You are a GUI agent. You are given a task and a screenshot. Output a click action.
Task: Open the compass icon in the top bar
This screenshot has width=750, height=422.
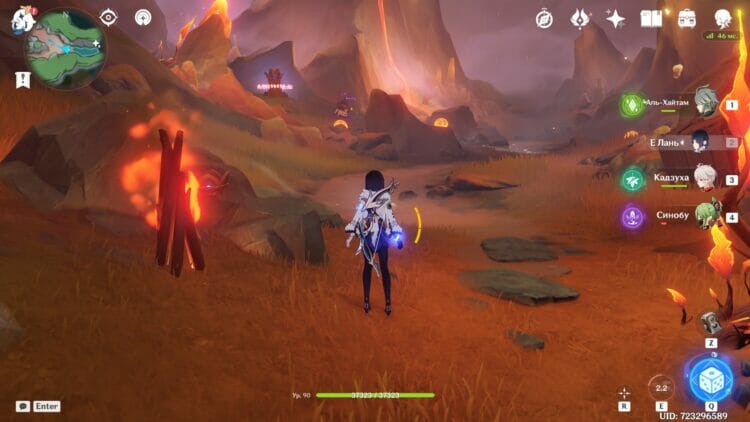(x=544, y=19)
